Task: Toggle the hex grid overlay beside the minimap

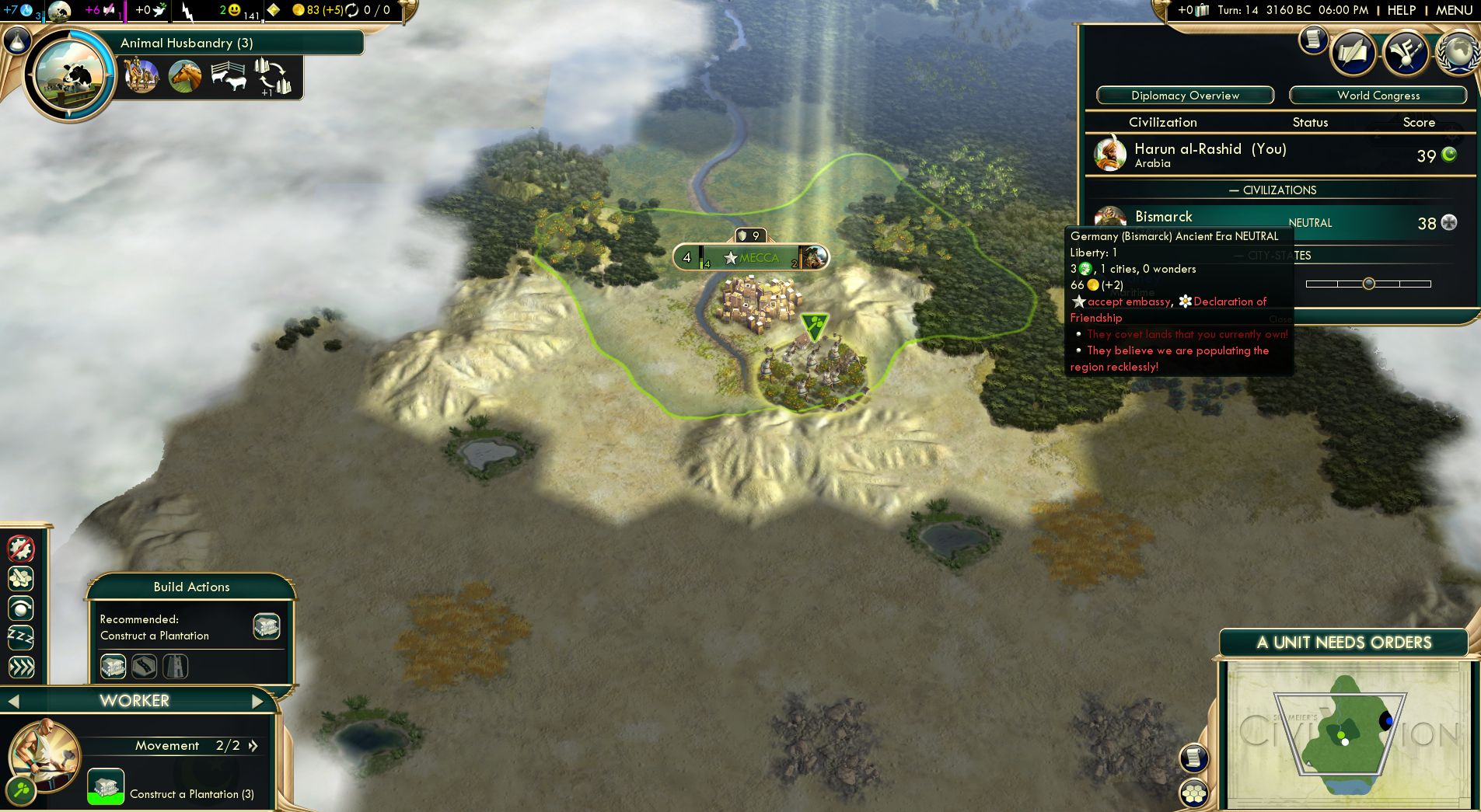Action: (x=1193, y=793)
